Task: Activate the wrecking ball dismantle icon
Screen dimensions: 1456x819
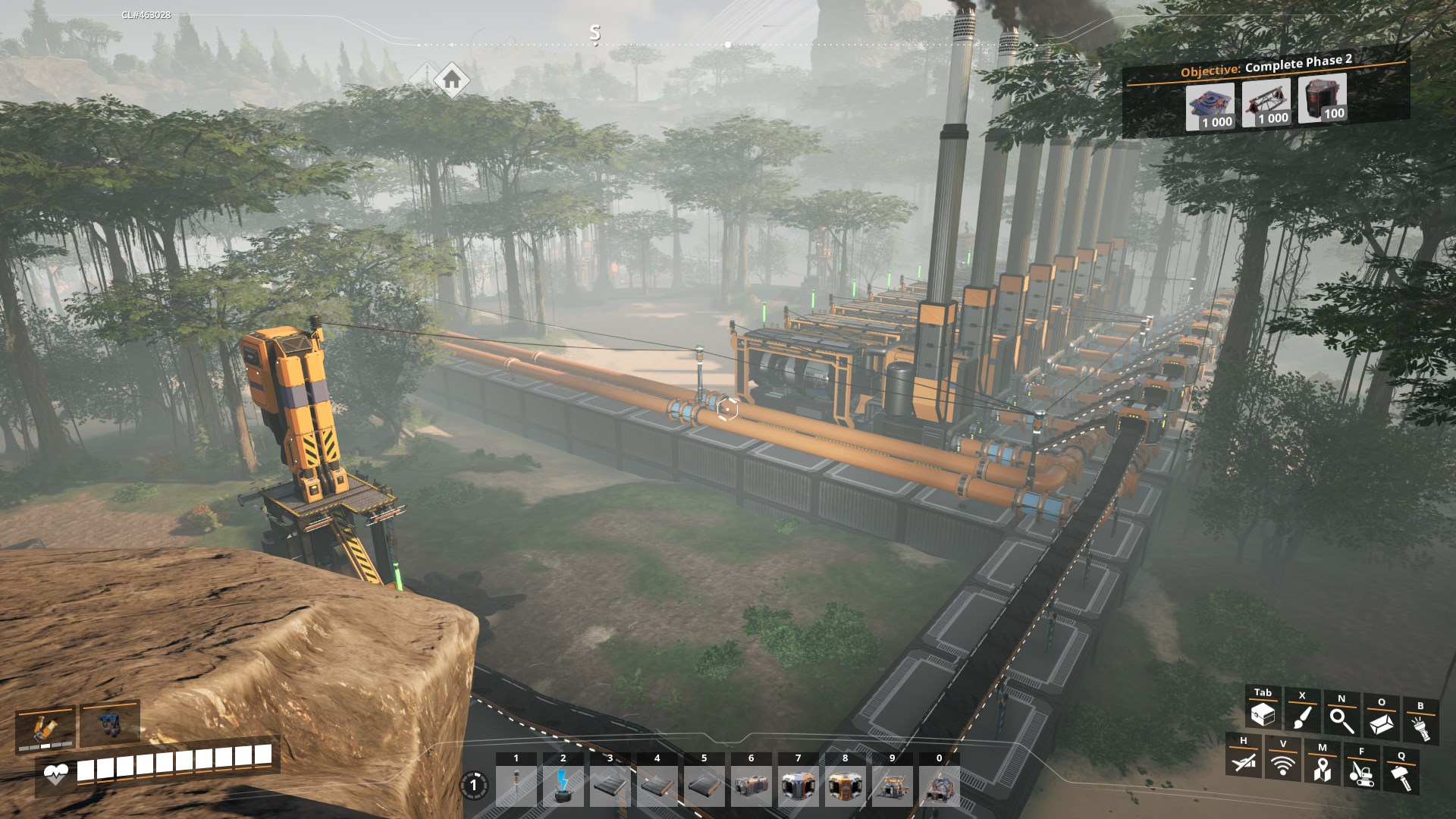Action: [x=1361, y=772]
